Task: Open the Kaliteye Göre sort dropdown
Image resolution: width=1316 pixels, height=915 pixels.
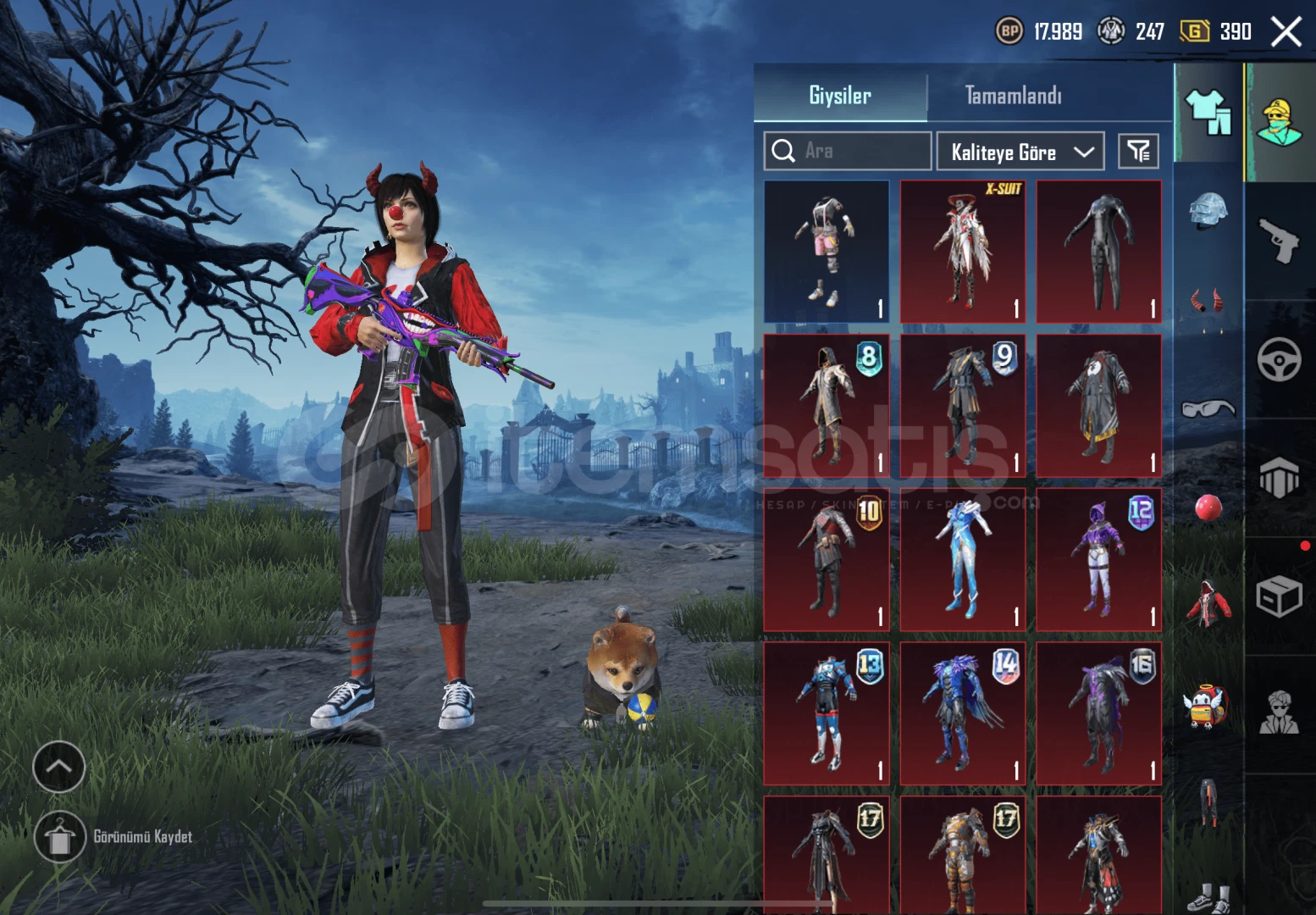Action: [1020, 152]
